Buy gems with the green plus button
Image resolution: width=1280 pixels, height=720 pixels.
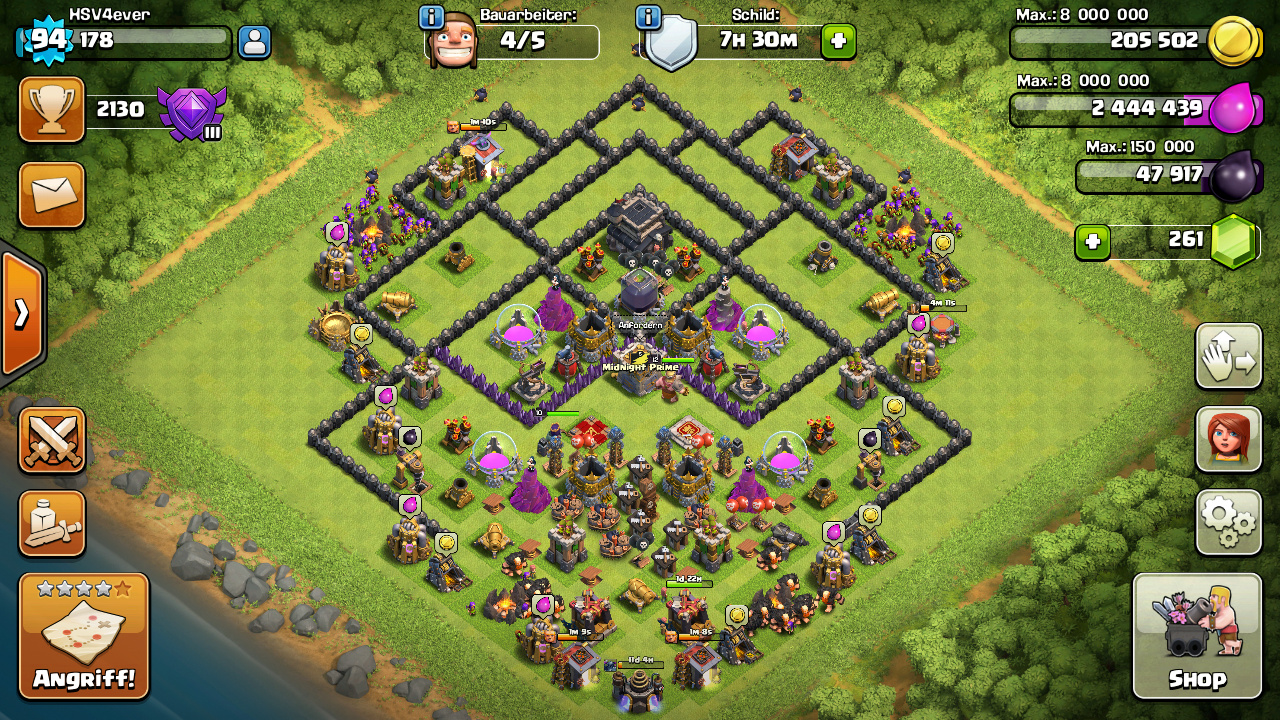(1092, 242)
